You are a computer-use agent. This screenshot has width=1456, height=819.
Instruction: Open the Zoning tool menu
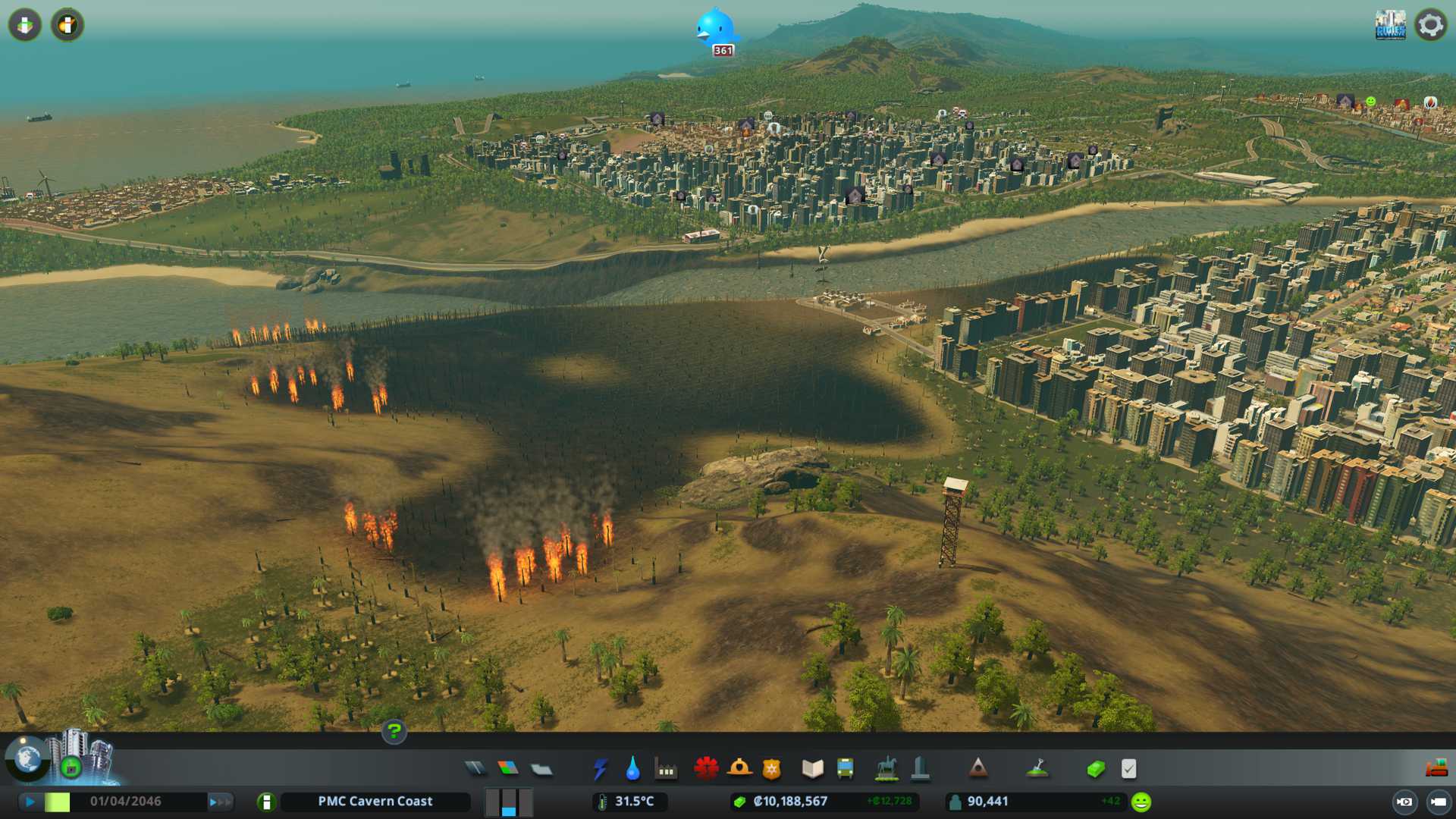click(x=508, y=769)
